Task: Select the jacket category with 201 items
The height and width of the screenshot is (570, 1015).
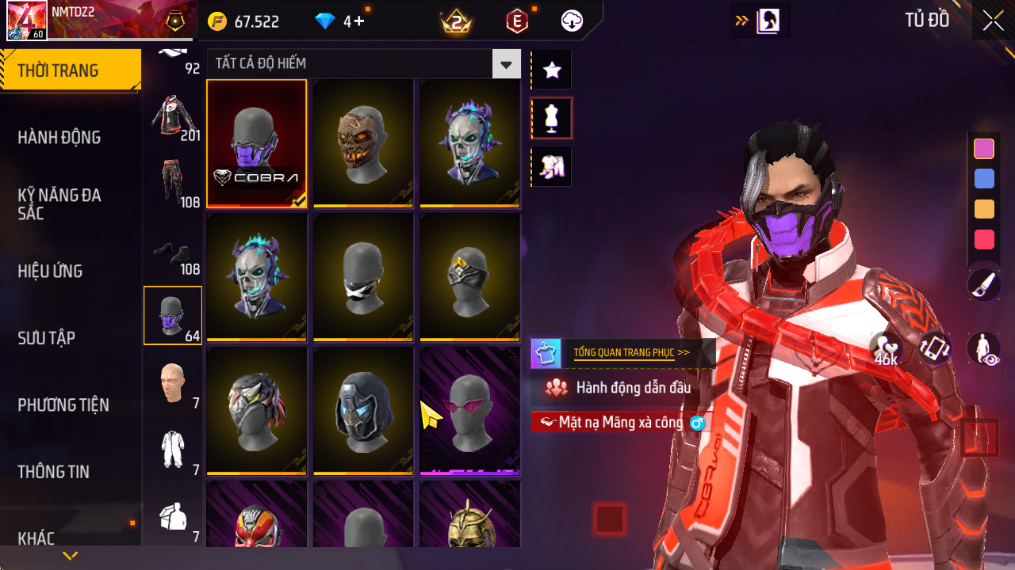Action: [173, 117]
